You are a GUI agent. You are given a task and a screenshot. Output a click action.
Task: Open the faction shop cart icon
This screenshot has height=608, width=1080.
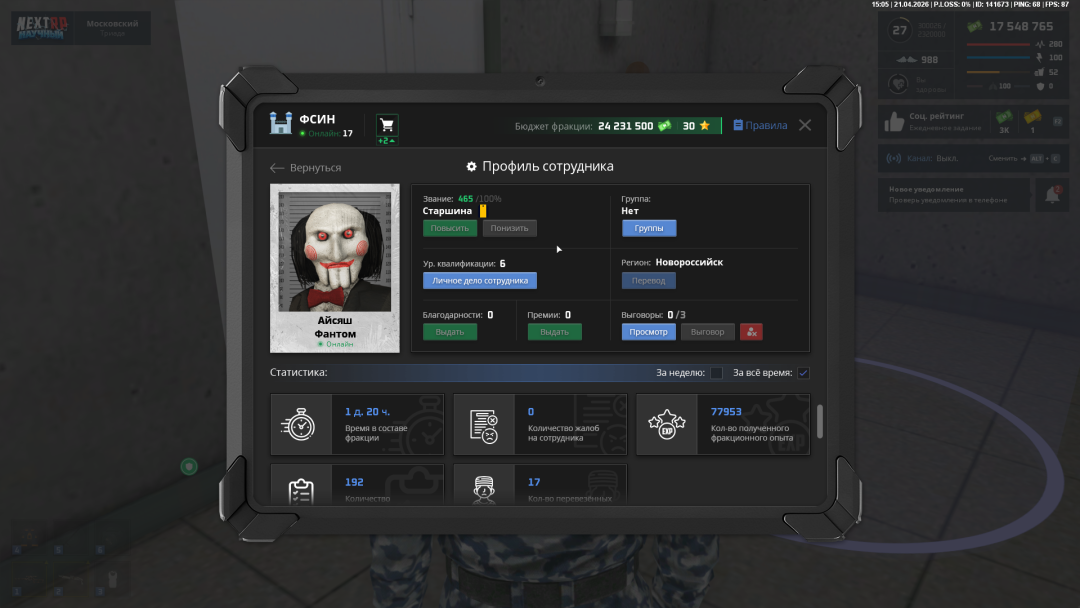coord(387,125)
